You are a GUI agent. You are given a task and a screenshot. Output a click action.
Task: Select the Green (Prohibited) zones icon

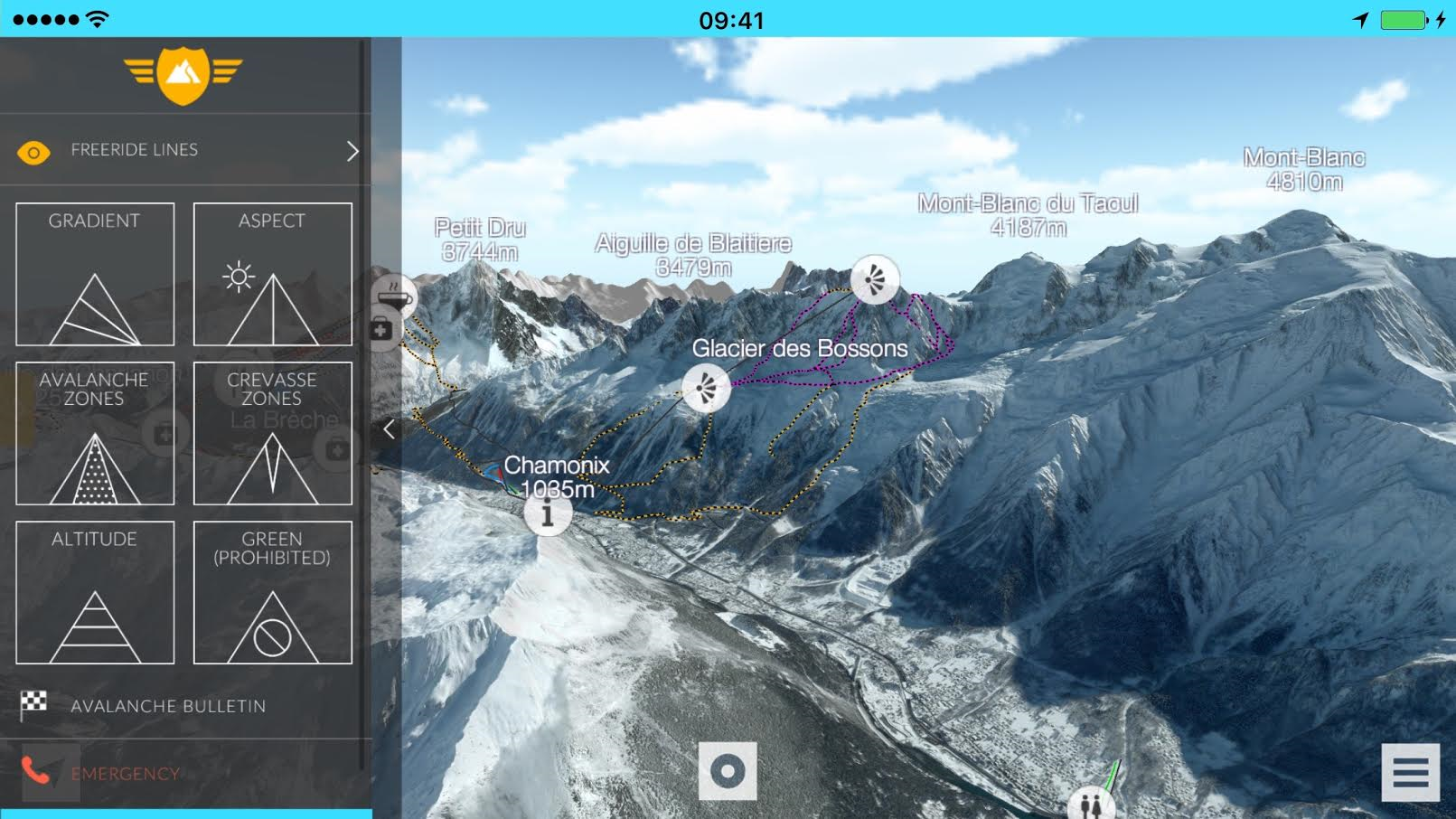pos(272,592)
